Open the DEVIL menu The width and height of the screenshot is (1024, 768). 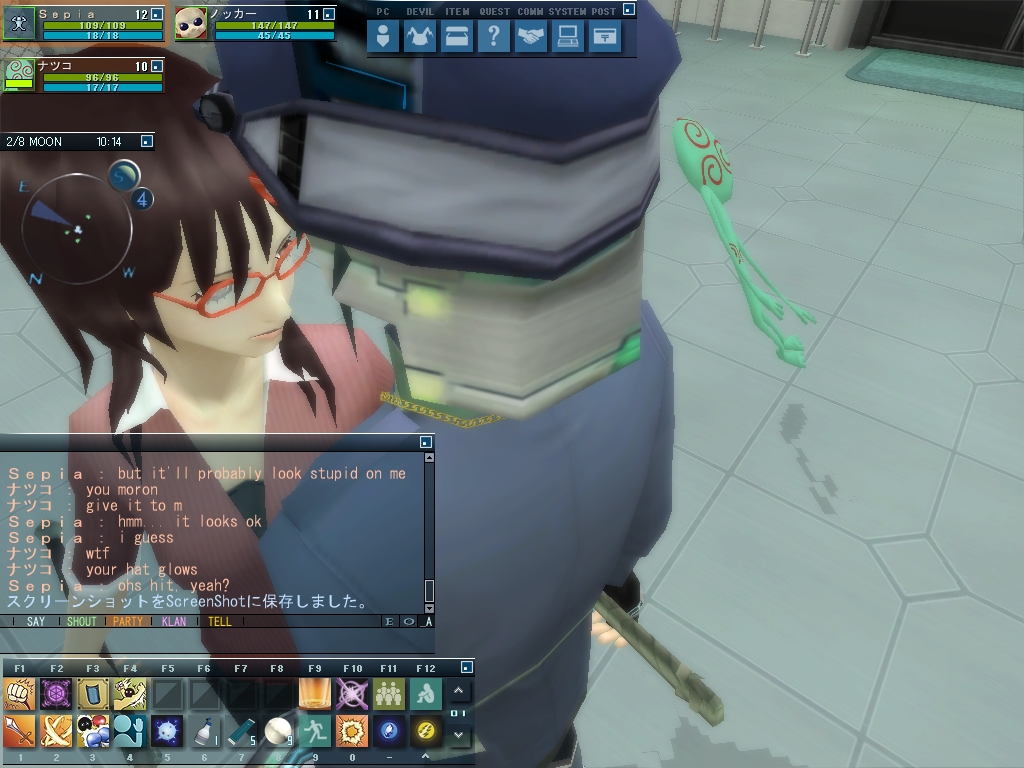(x=420, y=37)
